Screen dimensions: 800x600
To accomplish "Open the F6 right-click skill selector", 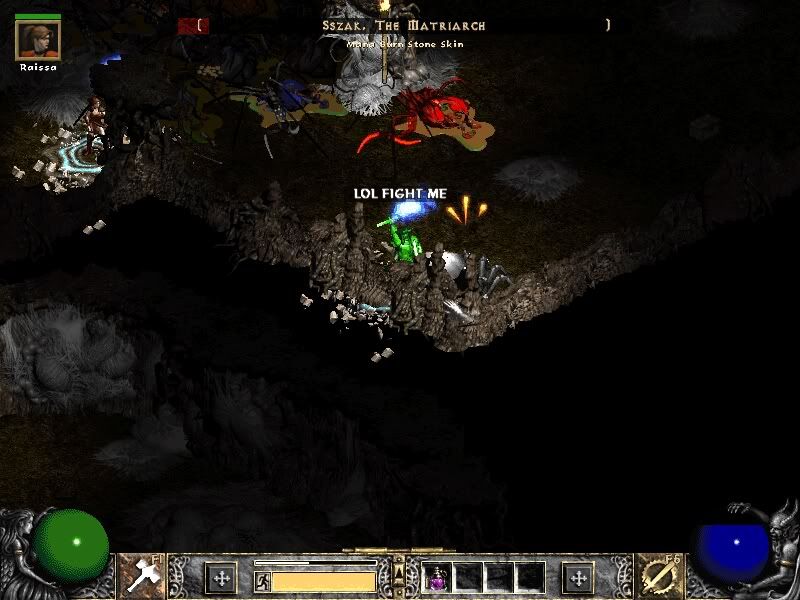I will point(660,574).
